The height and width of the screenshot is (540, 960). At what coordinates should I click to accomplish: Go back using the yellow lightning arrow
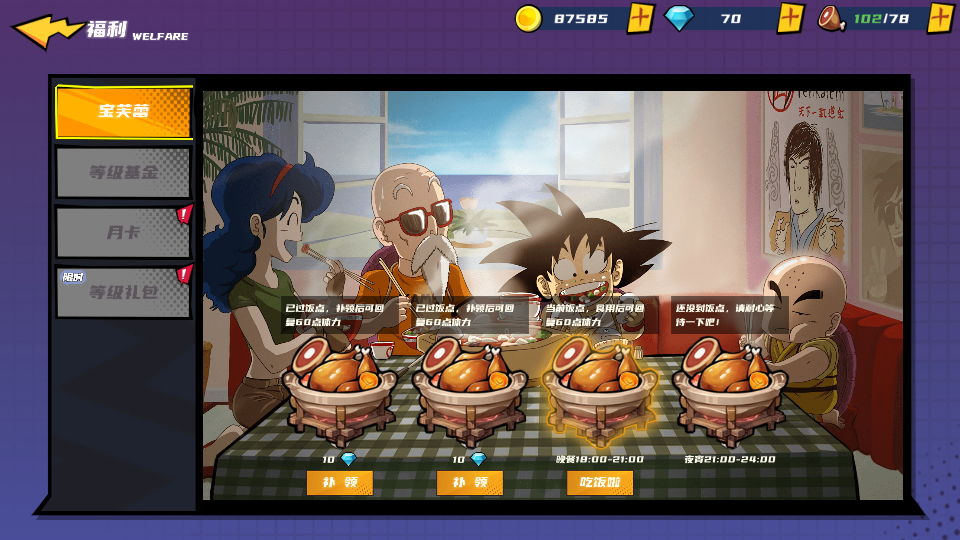(47, 30)
